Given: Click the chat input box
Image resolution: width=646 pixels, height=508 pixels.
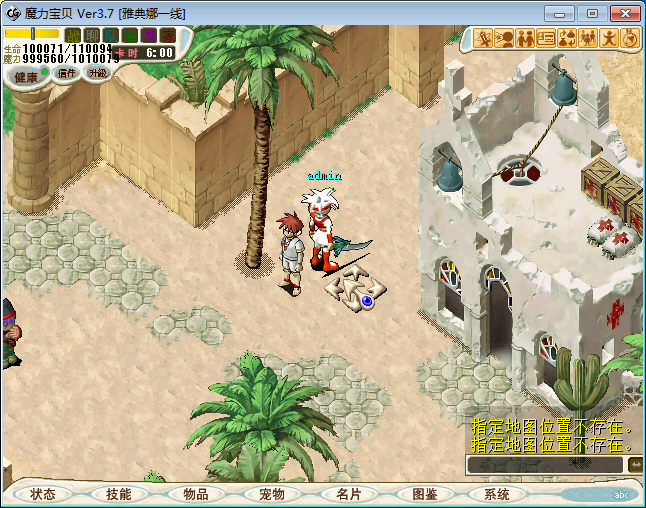Looking at the screenshot, I should (545, 465).
